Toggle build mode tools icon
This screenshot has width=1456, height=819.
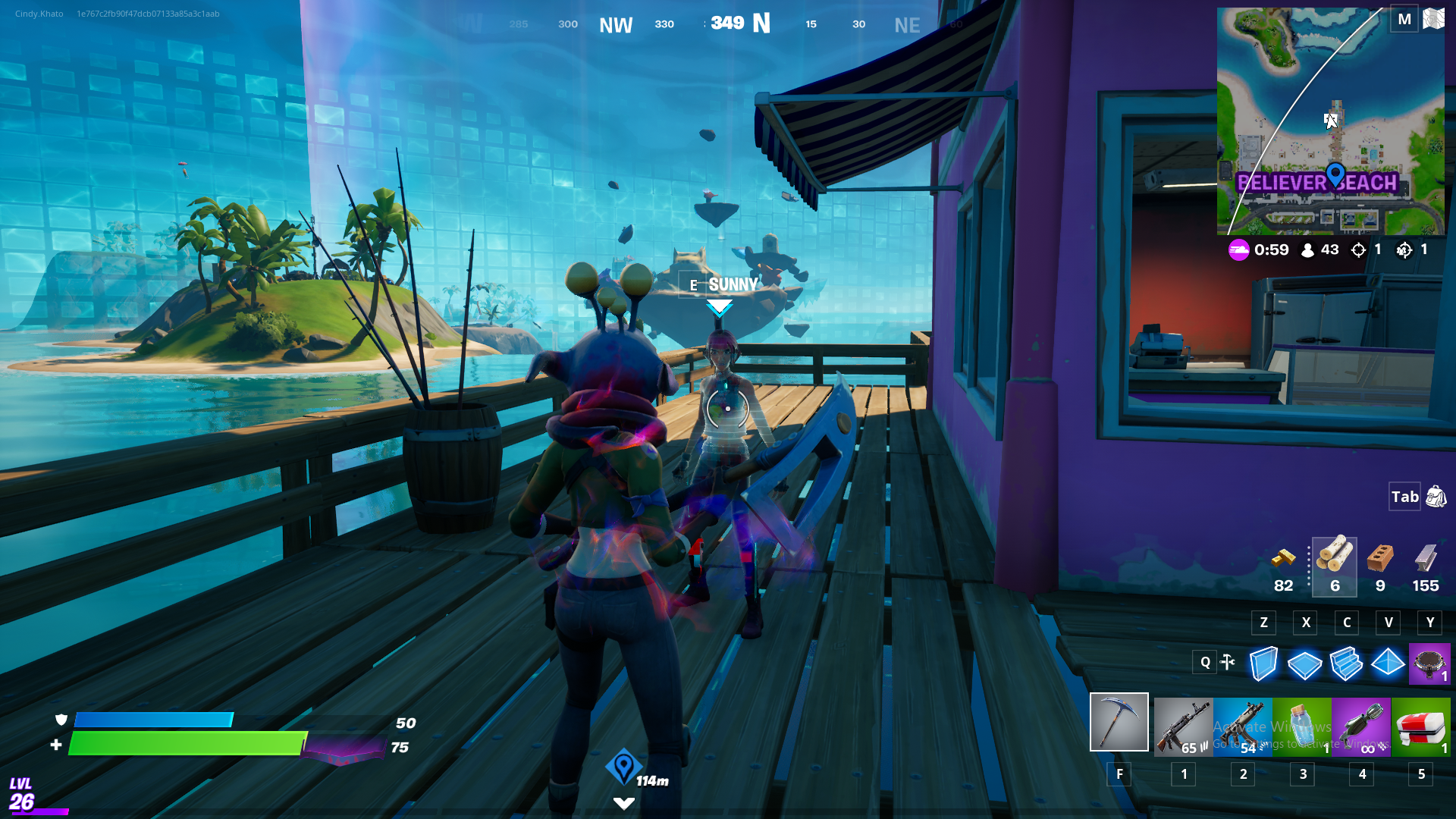pos(1228,662)
